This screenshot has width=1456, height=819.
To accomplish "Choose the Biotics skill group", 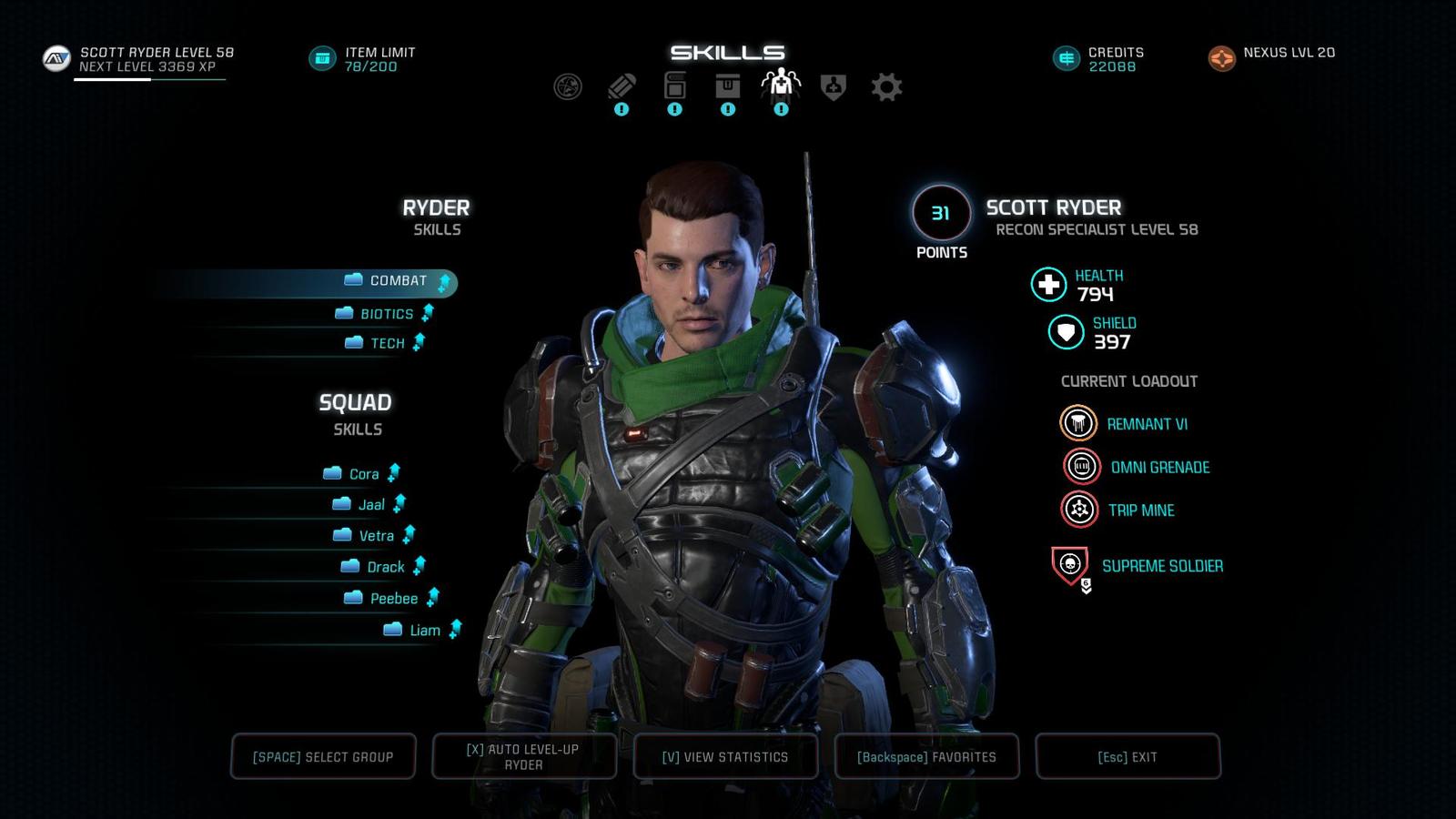I will click(x=387, y=314).
